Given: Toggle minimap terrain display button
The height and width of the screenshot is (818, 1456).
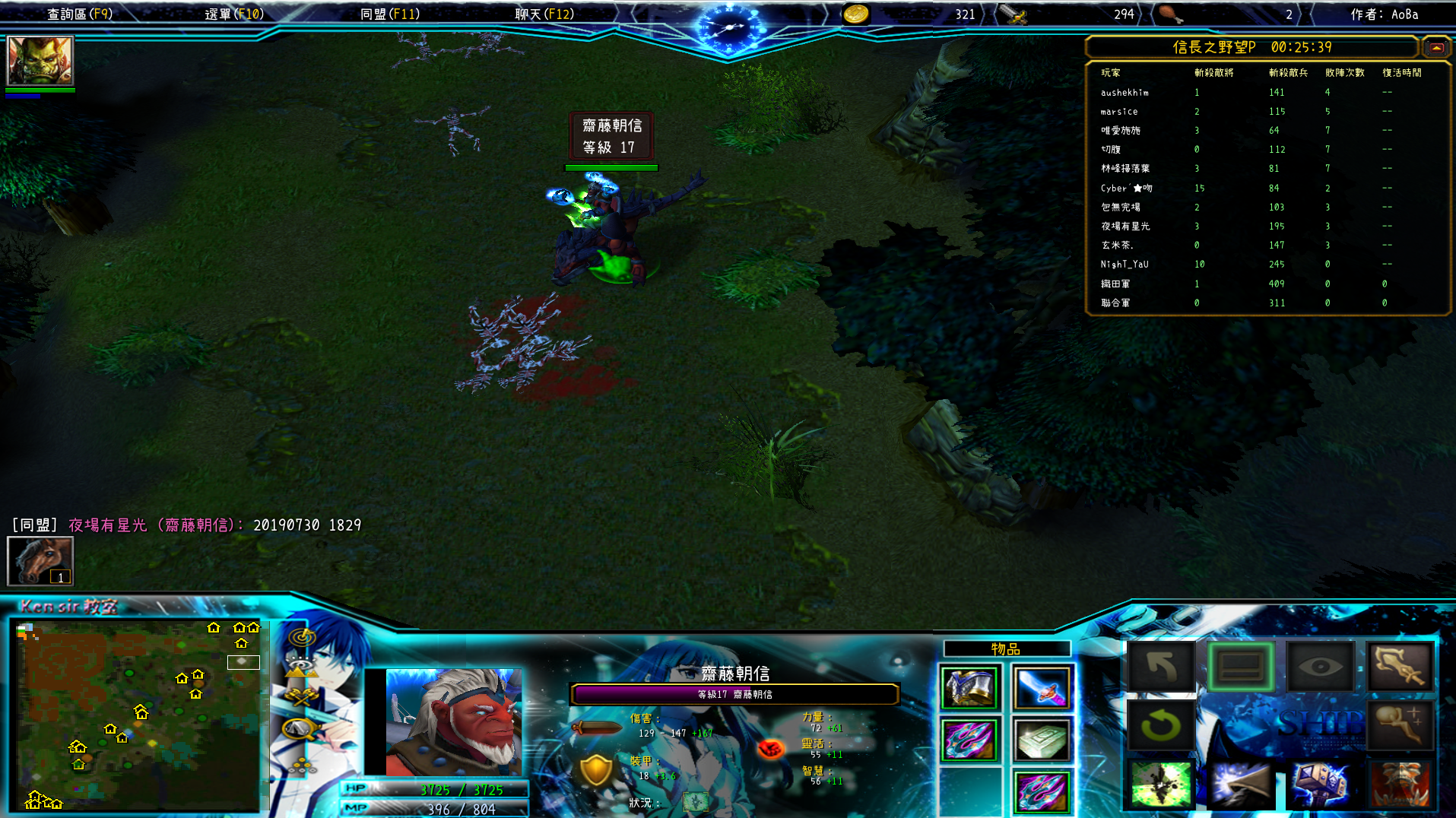Looking at the screenshot, I should tap(302, 668).
